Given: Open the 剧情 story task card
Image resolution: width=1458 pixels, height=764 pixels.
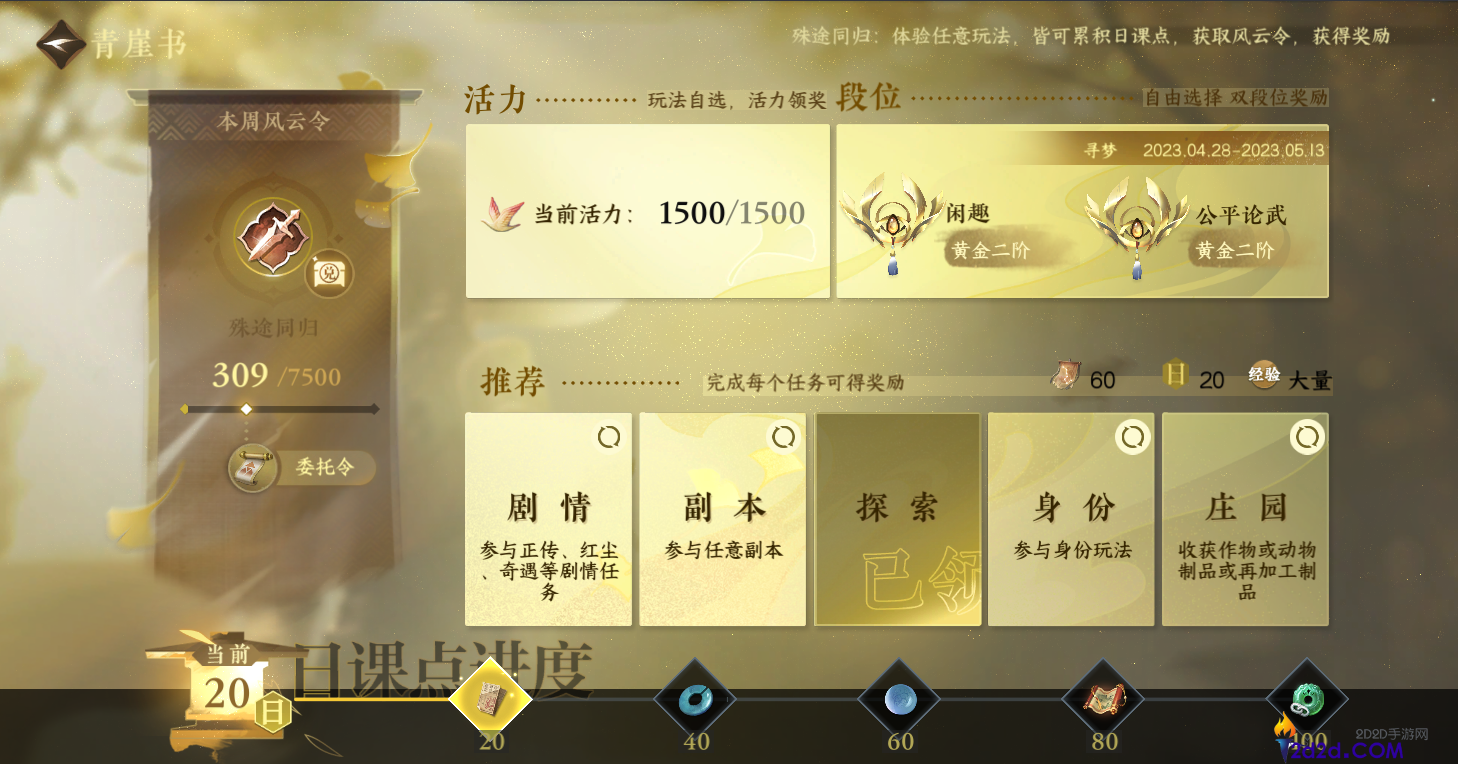Looking at the screenshot, I should click(x=548, y=518).
